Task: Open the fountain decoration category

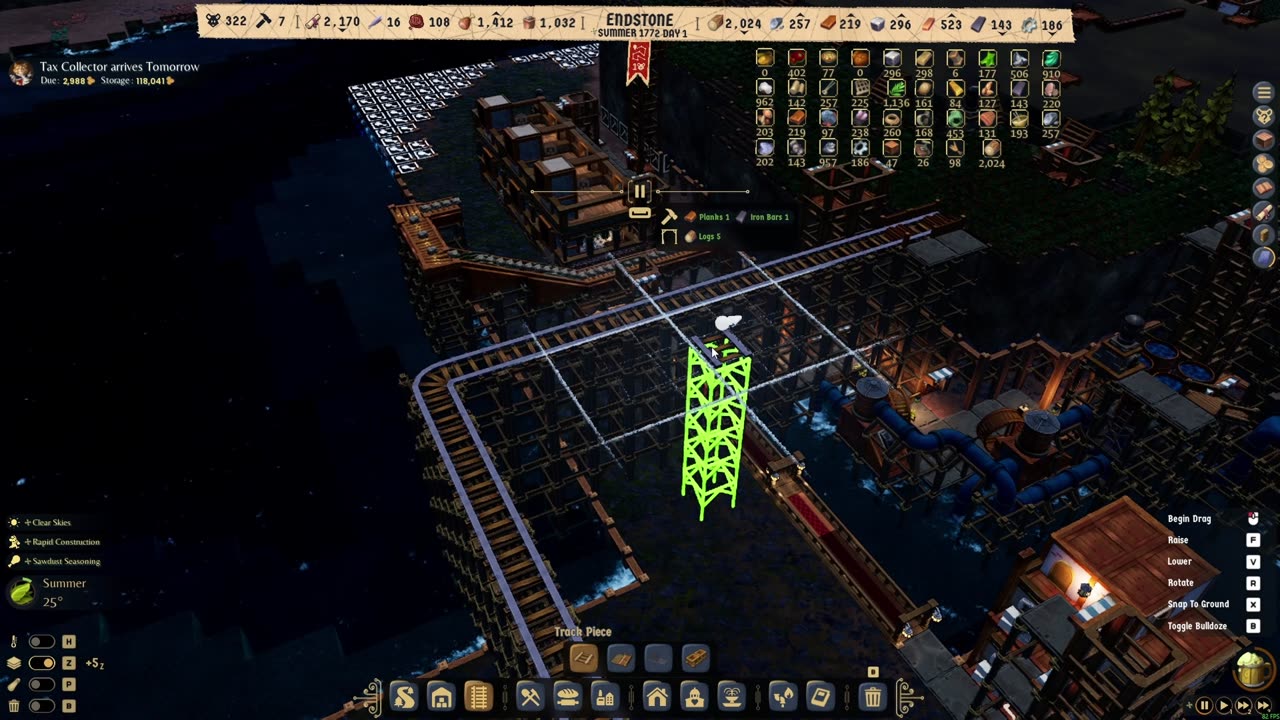Action: 731,696
